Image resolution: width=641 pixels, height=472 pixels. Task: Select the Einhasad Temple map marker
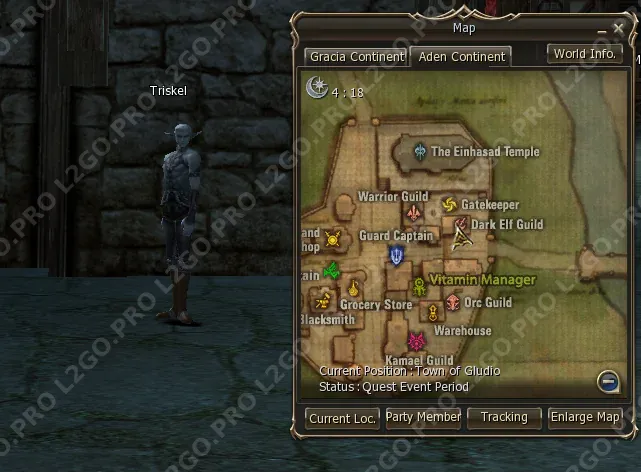[x=421, y=152]
